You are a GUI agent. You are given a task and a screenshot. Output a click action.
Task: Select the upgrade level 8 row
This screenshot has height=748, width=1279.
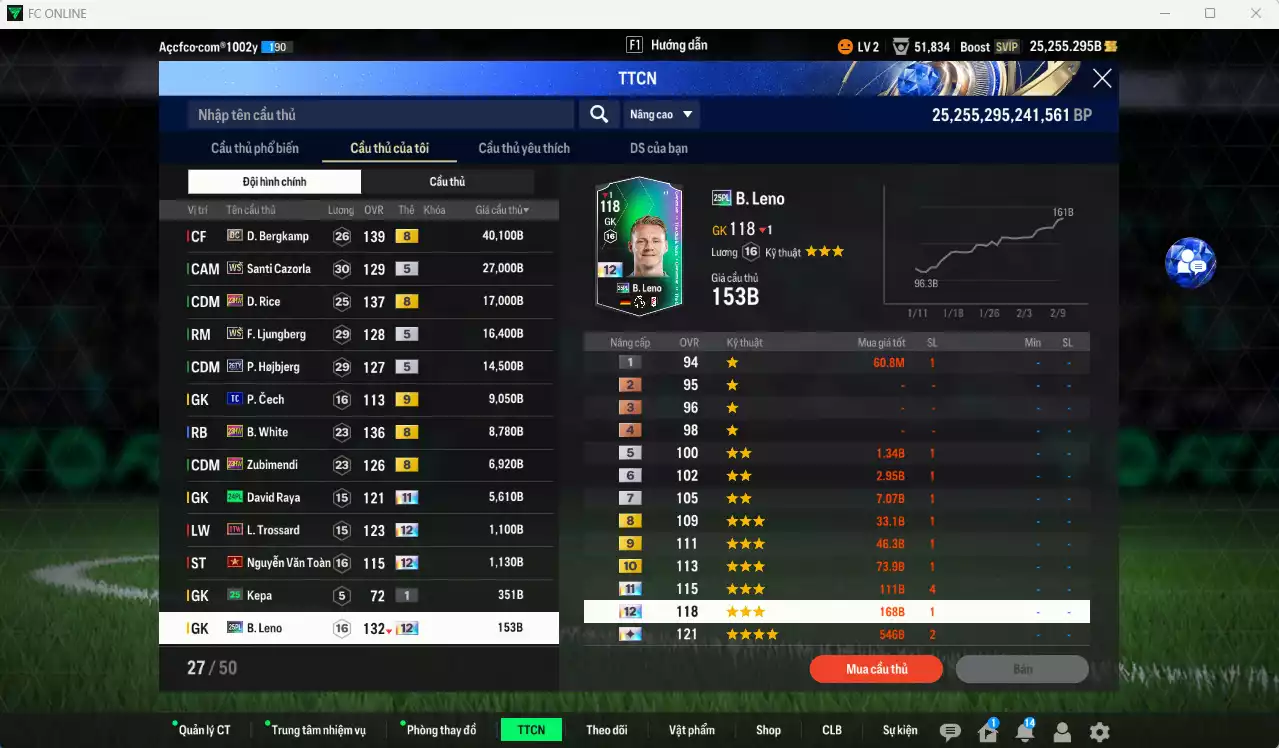[x=836, y=521]
